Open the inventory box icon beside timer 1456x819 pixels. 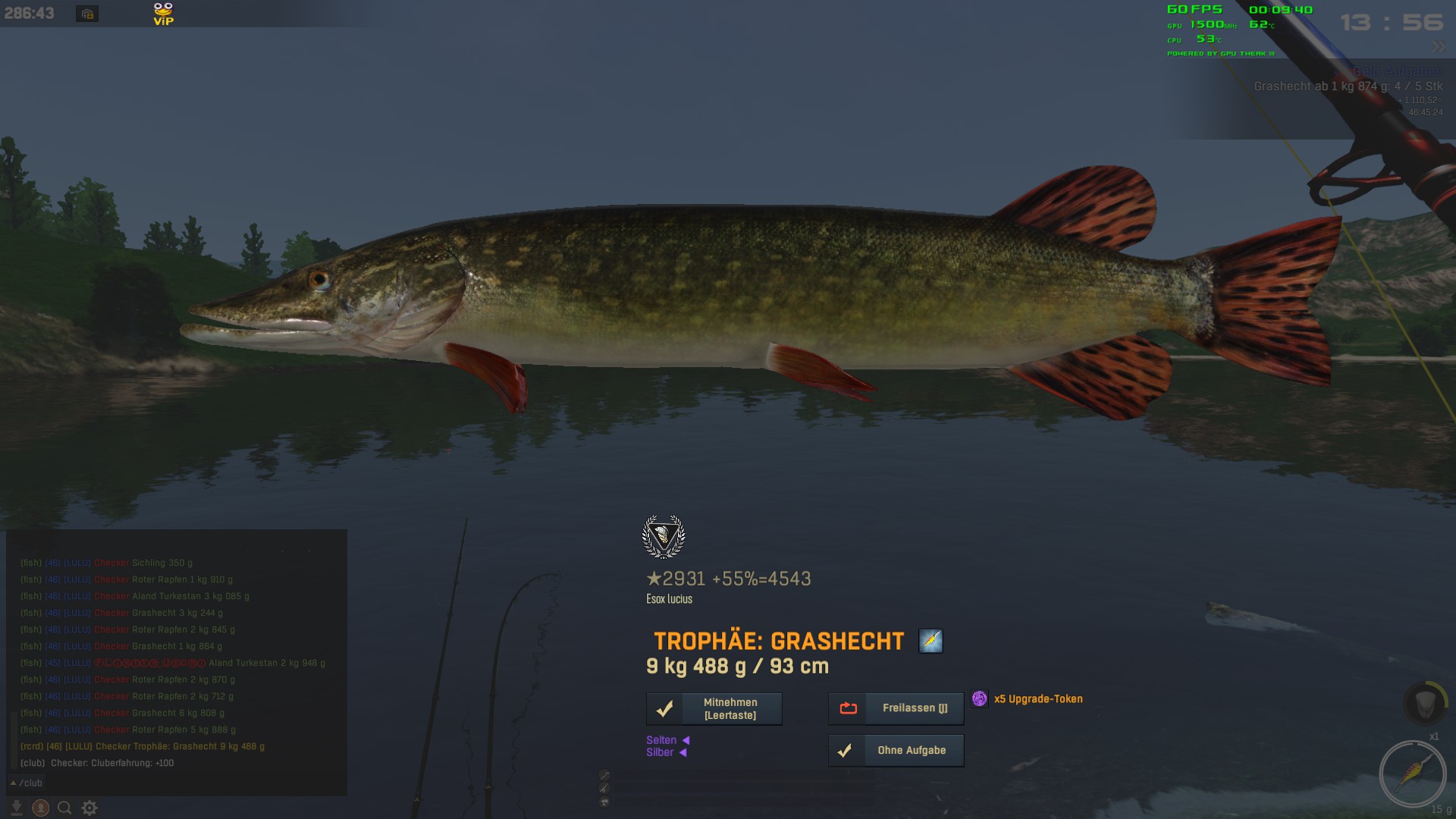pyautogui.click(x=87, y=14)
